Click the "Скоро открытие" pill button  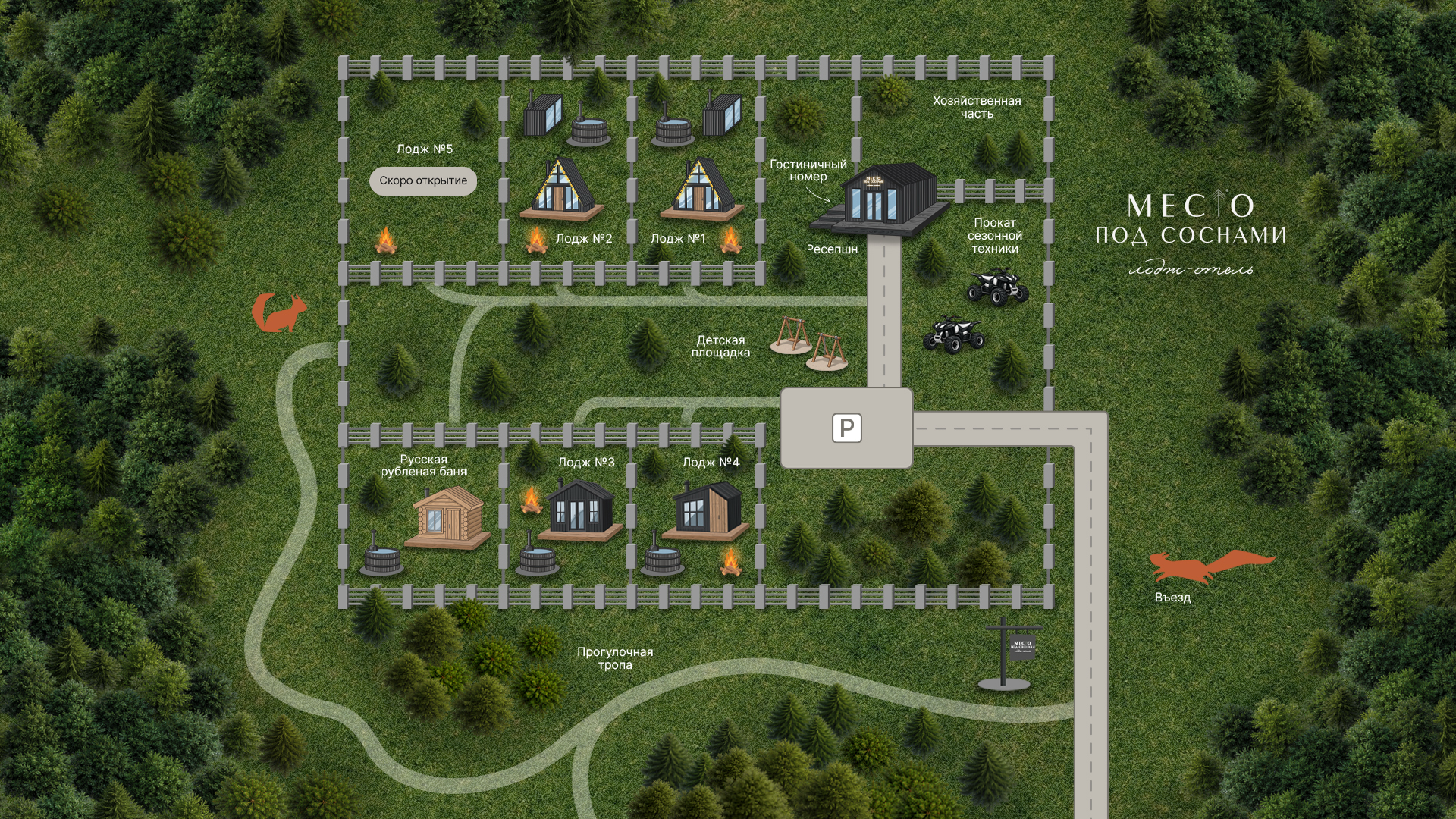pyautogui.click(x=423, y=181)
